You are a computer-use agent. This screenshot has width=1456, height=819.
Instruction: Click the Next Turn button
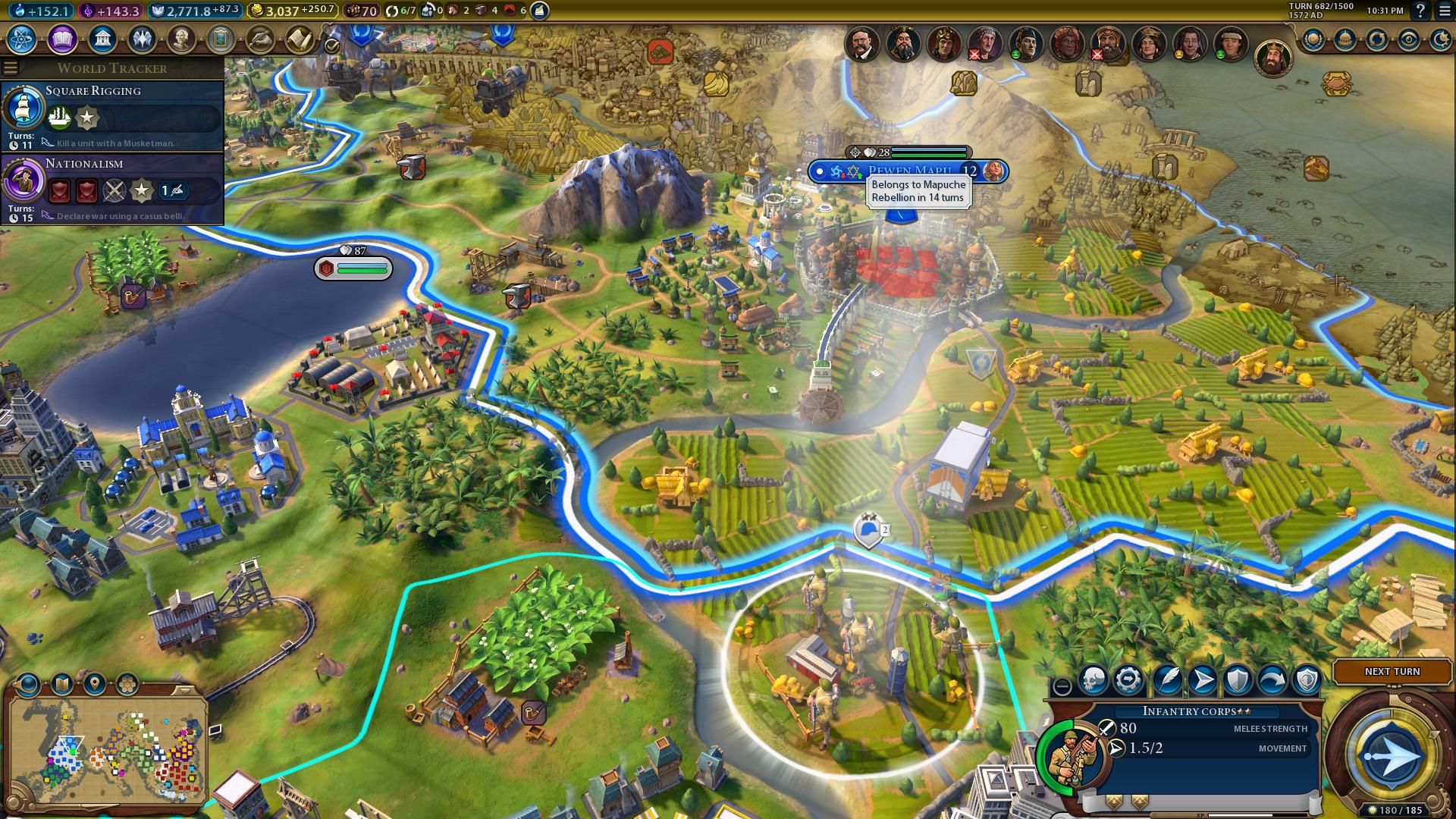(1392, 671)
